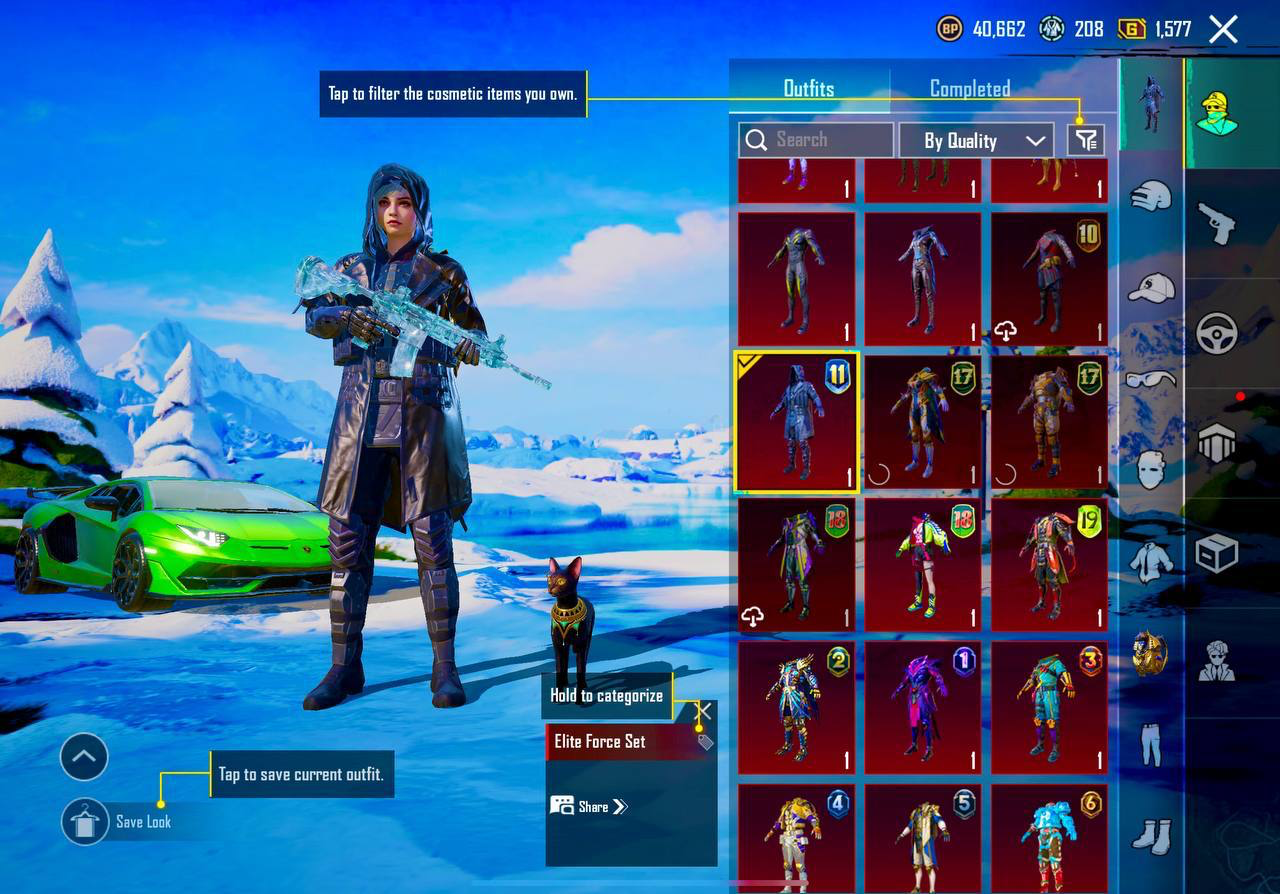Share the Elite Force Set
This screenshot has height=894, width=1280.
589,806
